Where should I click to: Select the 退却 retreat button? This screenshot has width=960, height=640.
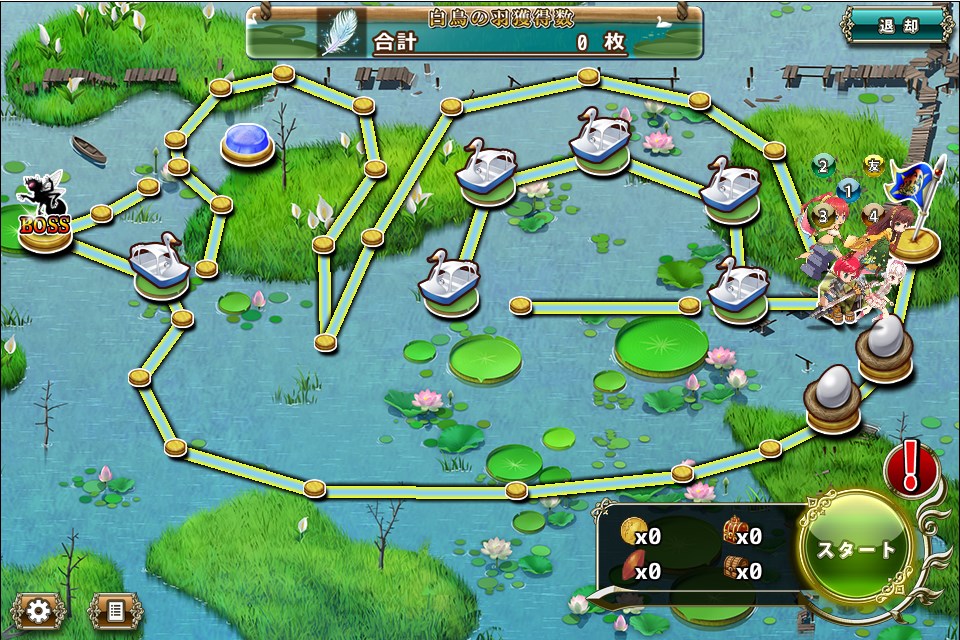pos(896,27)
